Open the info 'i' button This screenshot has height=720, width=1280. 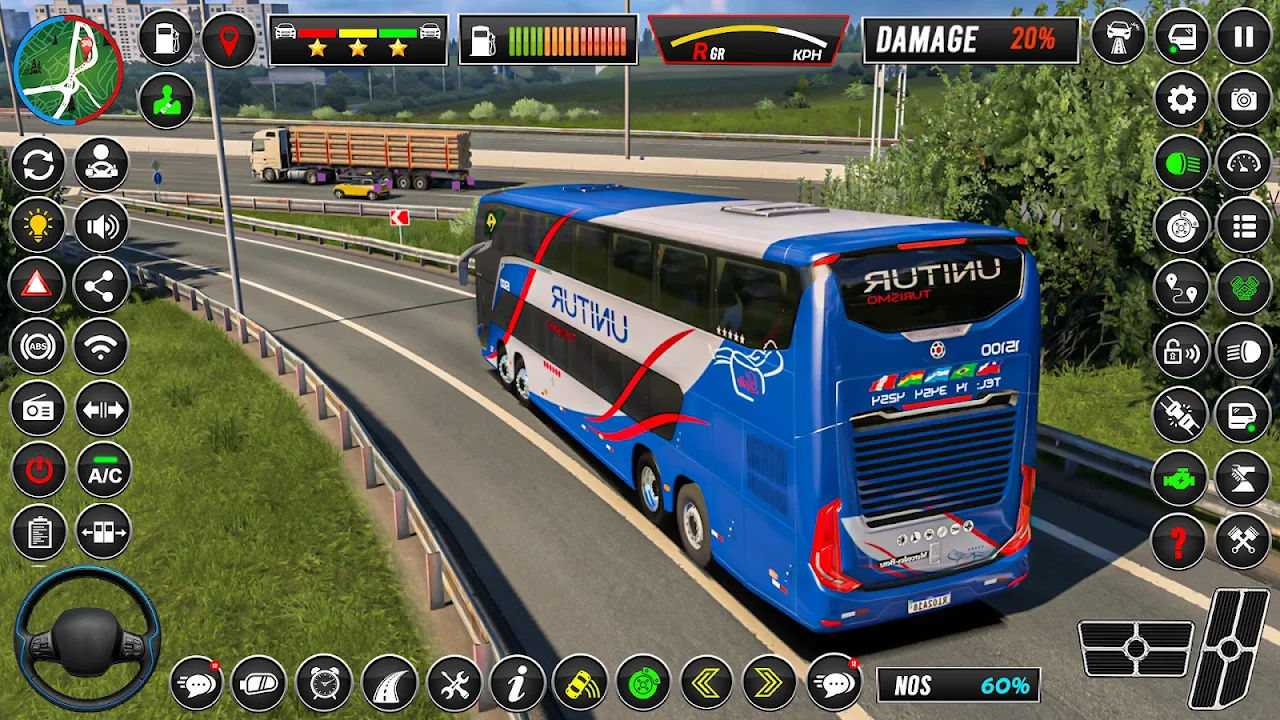tap(517, 683)
